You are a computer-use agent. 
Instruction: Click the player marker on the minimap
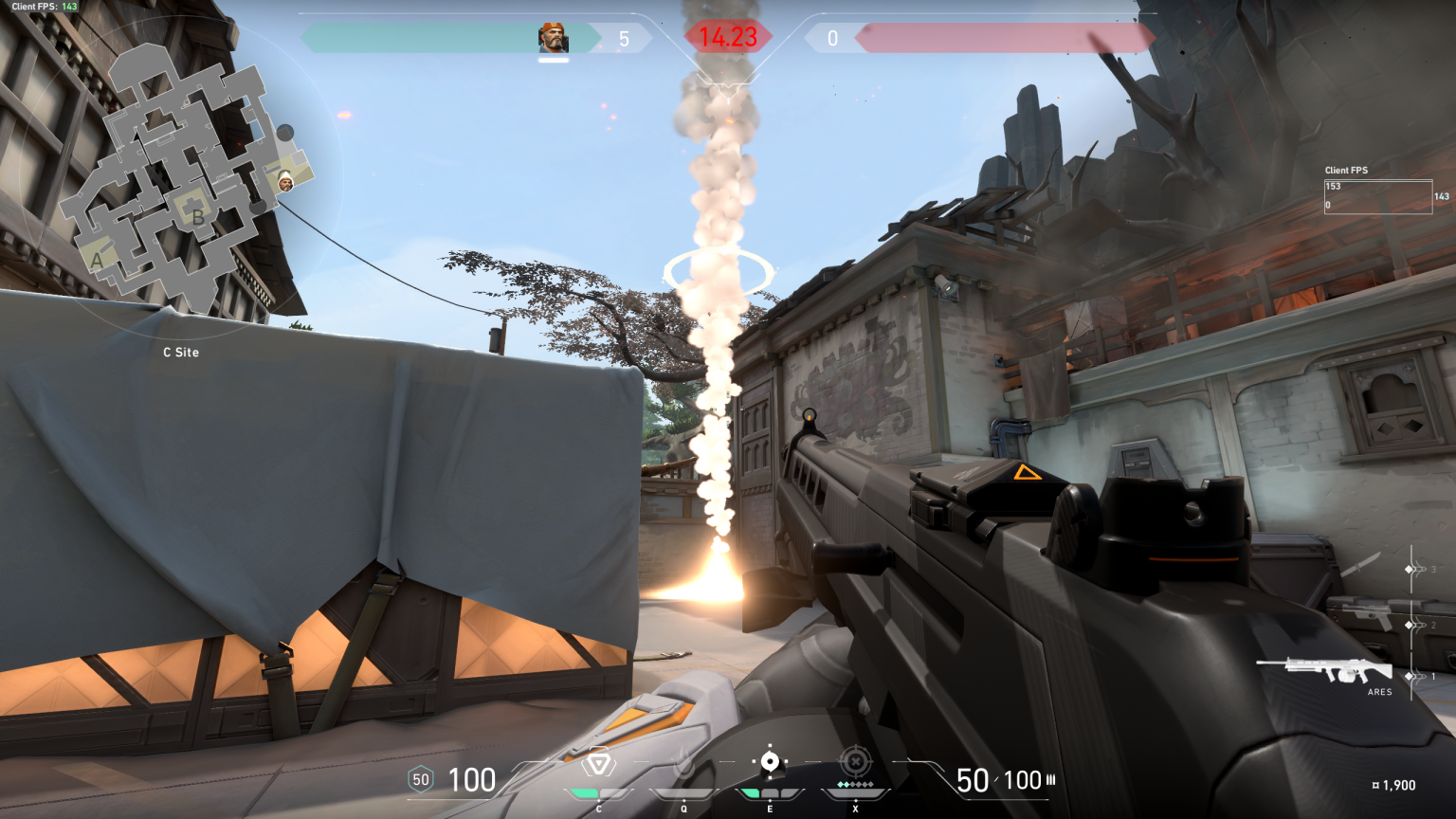pos(284,182)
